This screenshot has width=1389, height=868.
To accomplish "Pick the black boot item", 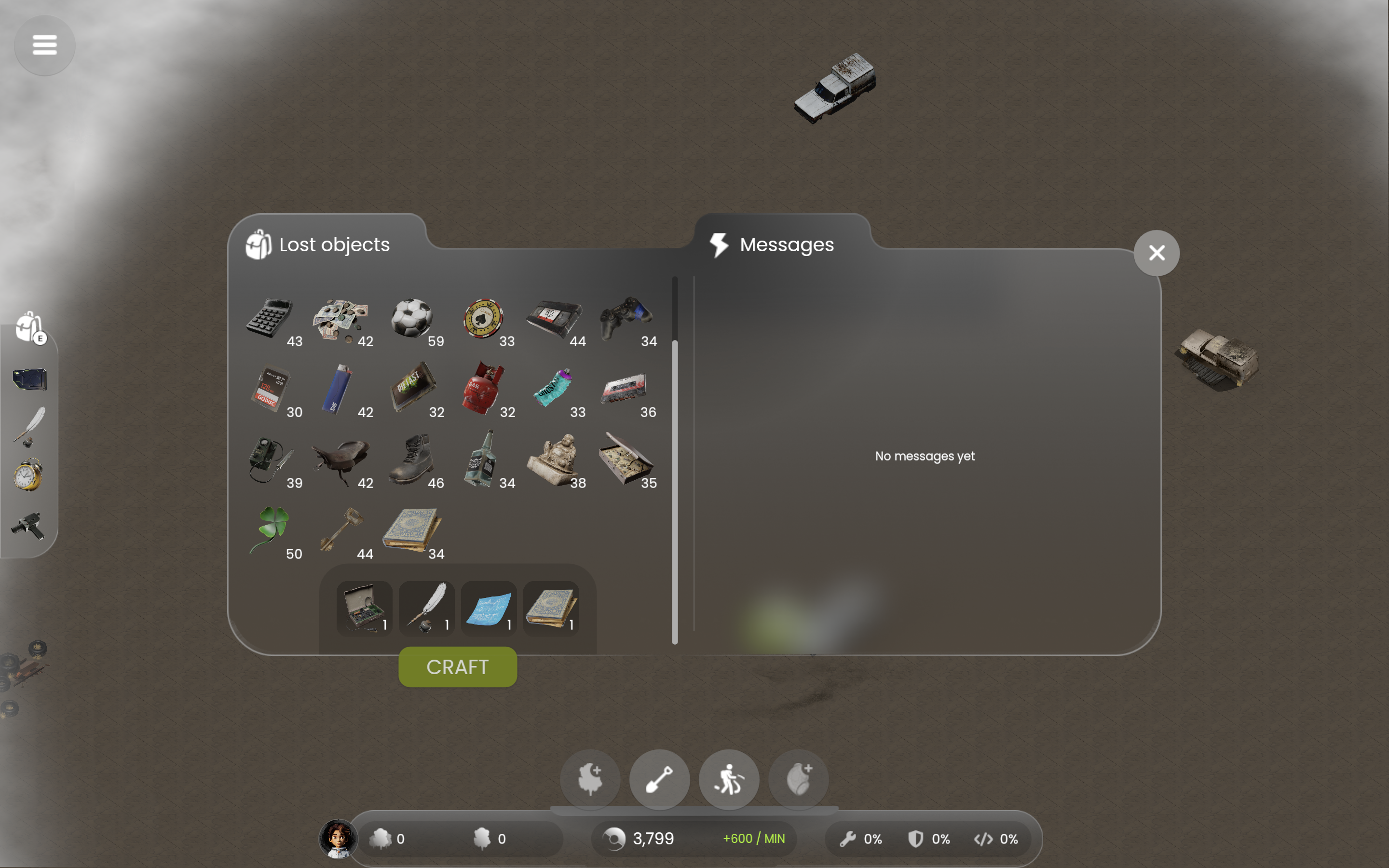I will (x=410, y=460).
